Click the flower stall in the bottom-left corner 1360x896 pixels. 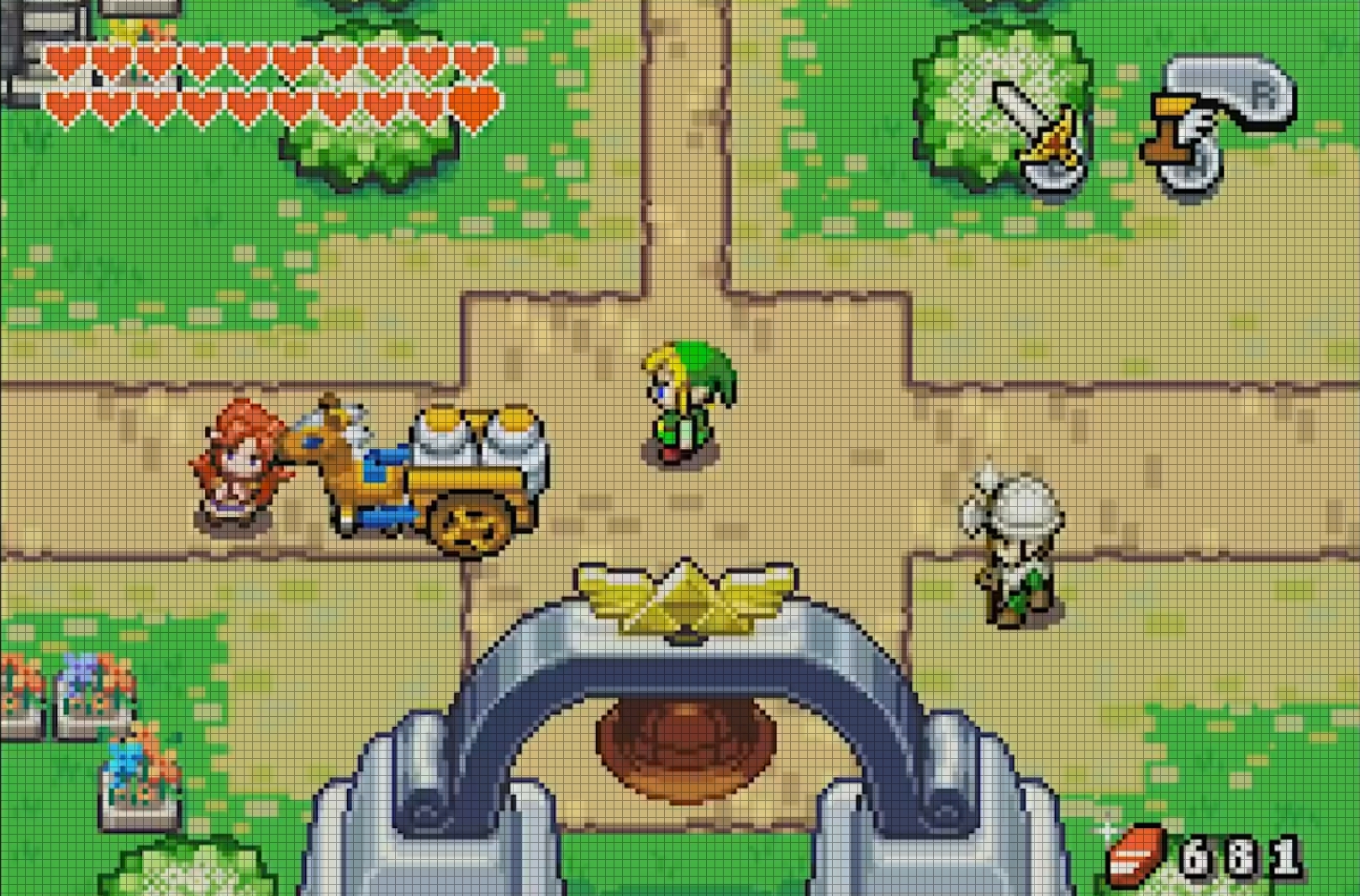point(80,689)
